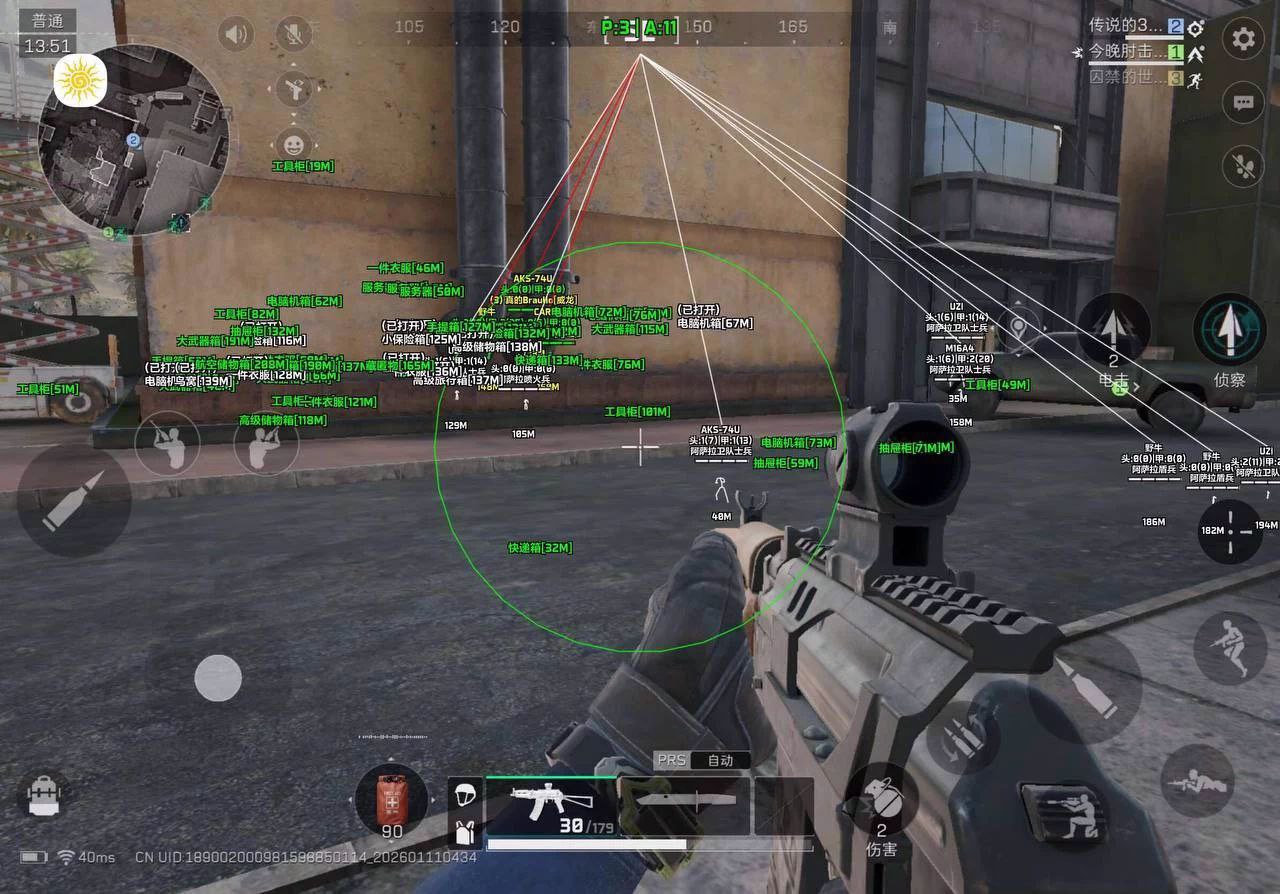Place a marker with the map pin button
Screen dimensions: 1280x894
pyautogui.click(x=1018, y=326)
